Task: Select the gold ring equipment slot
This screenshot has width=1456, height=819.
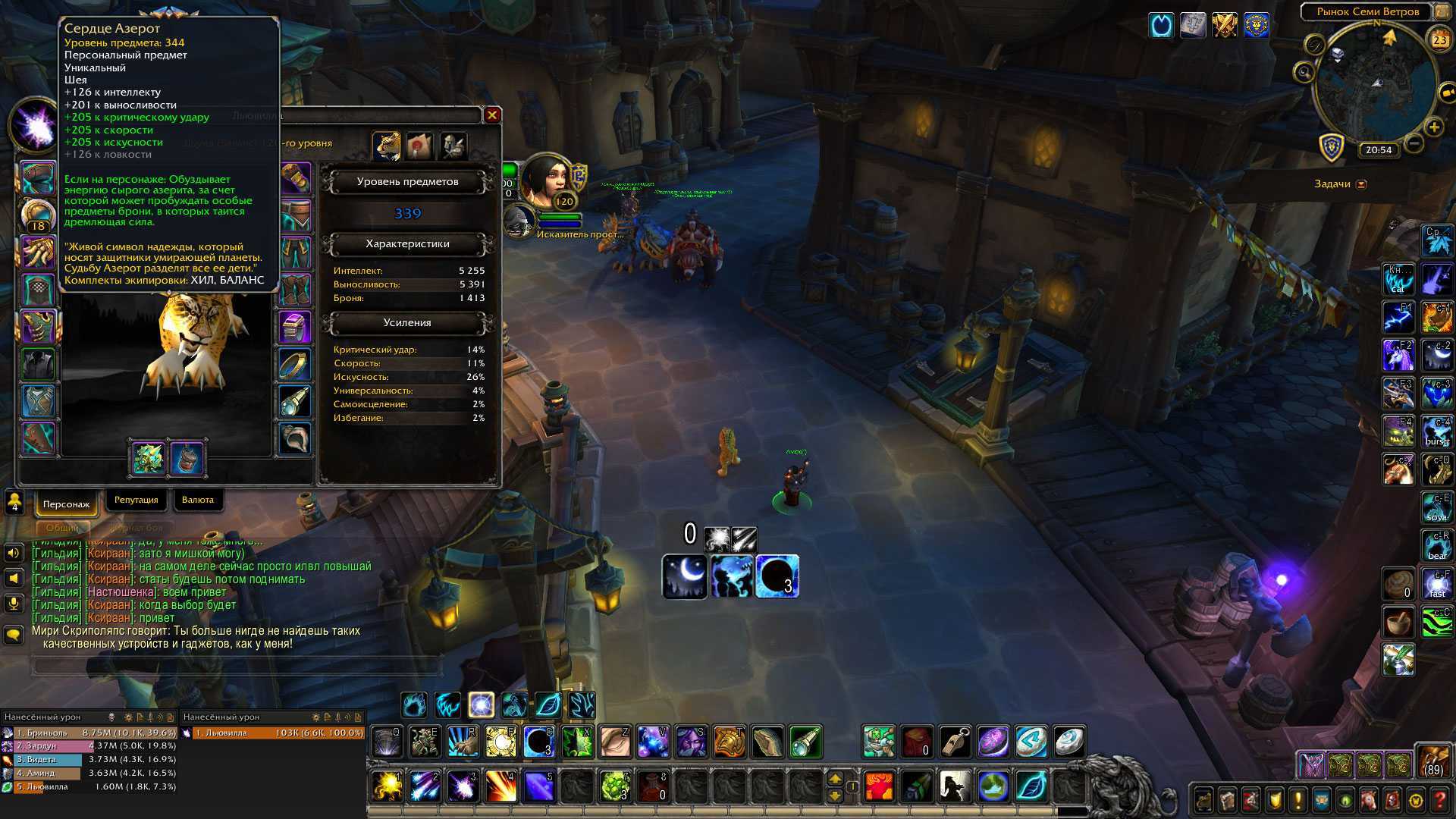Action: point(294,365)
